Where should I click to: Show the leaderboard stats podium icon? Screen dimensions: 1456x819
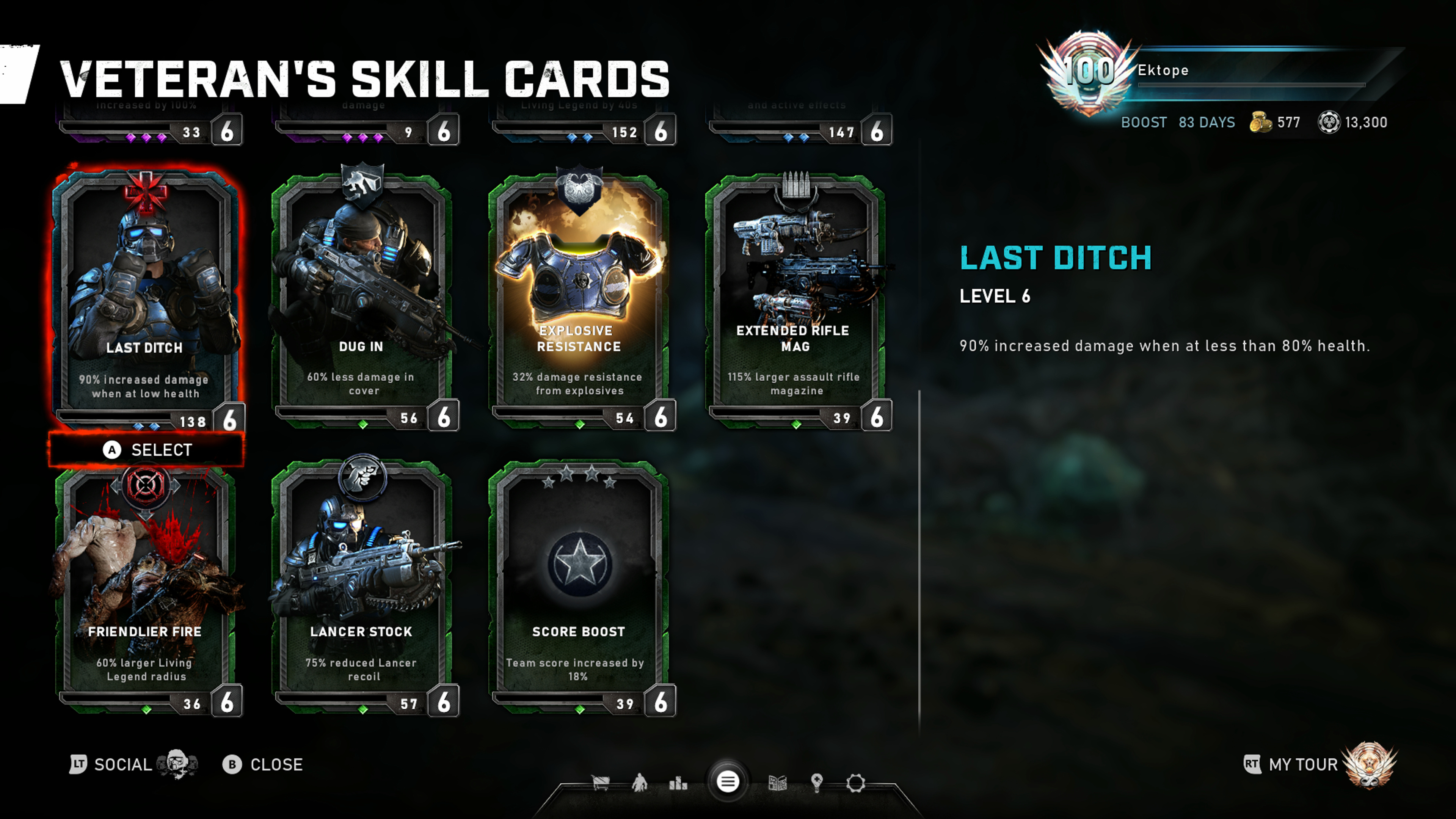[678, 783]
